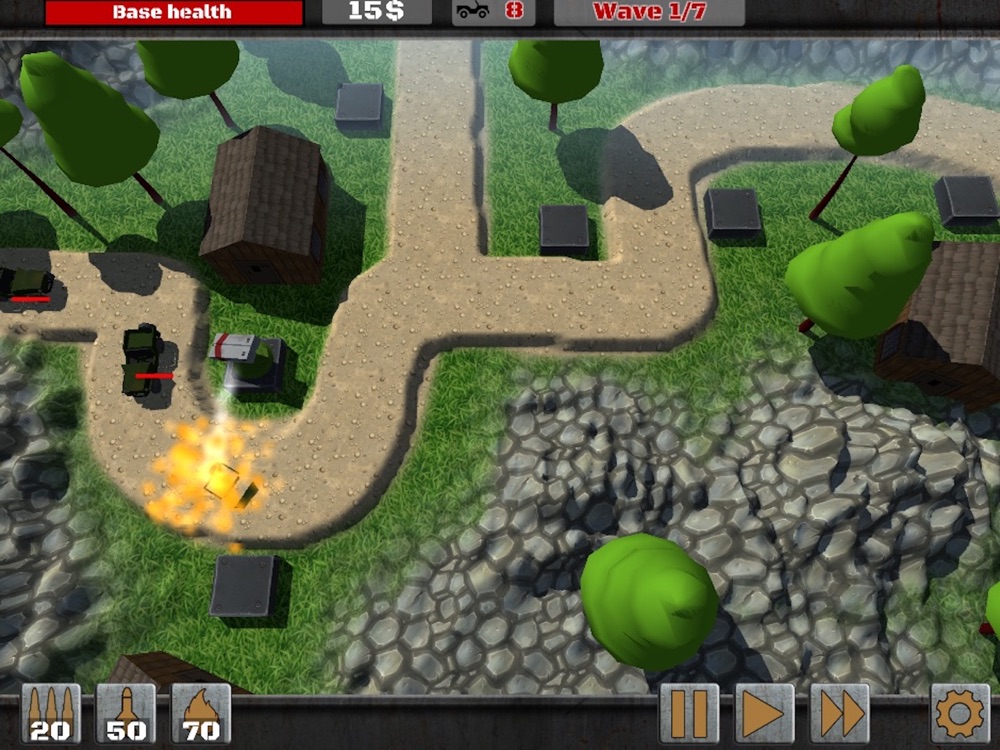1000x750 pixels.
Task: Select the 20-cost machine gun tower
Action: (50, 713)
